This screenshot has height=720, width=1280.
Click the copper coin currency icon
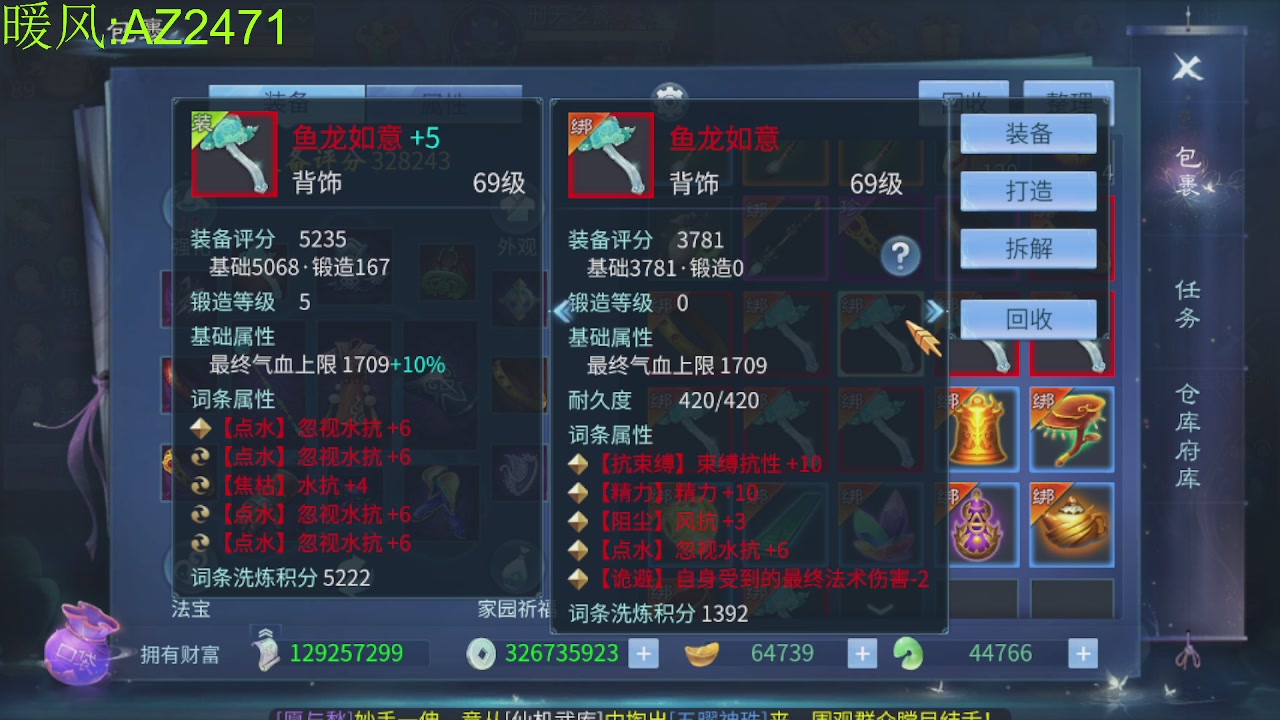click(x=483, y=653)
